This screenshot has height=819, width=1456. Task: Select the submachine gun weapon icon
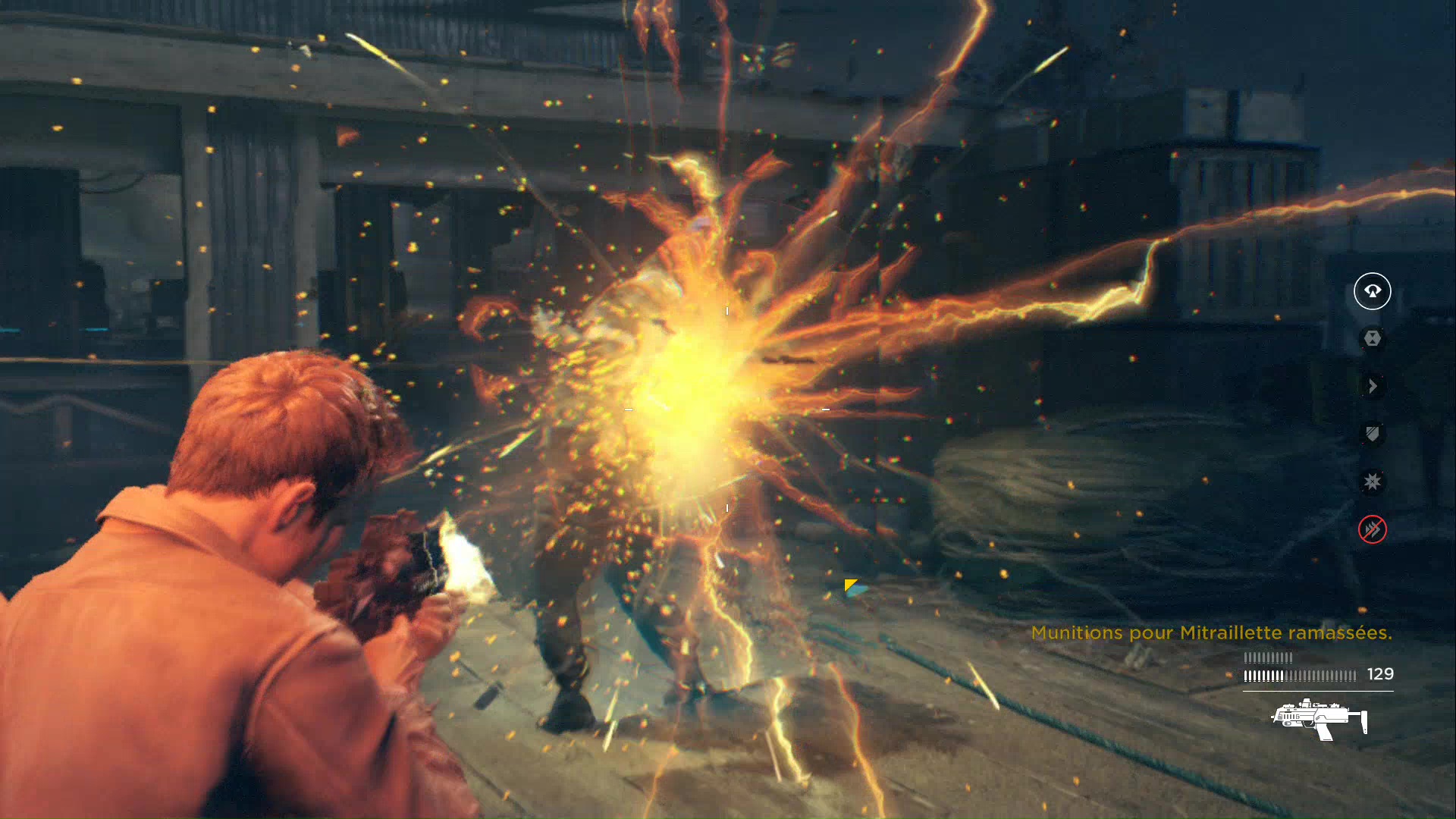(1319, 720)
